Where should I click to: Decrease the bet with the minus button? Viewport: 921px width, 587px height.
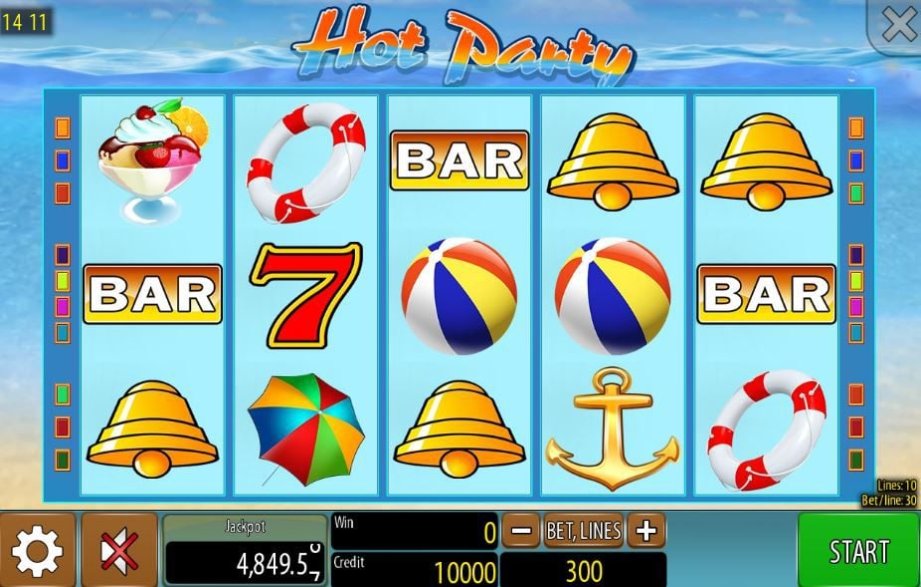519,531
